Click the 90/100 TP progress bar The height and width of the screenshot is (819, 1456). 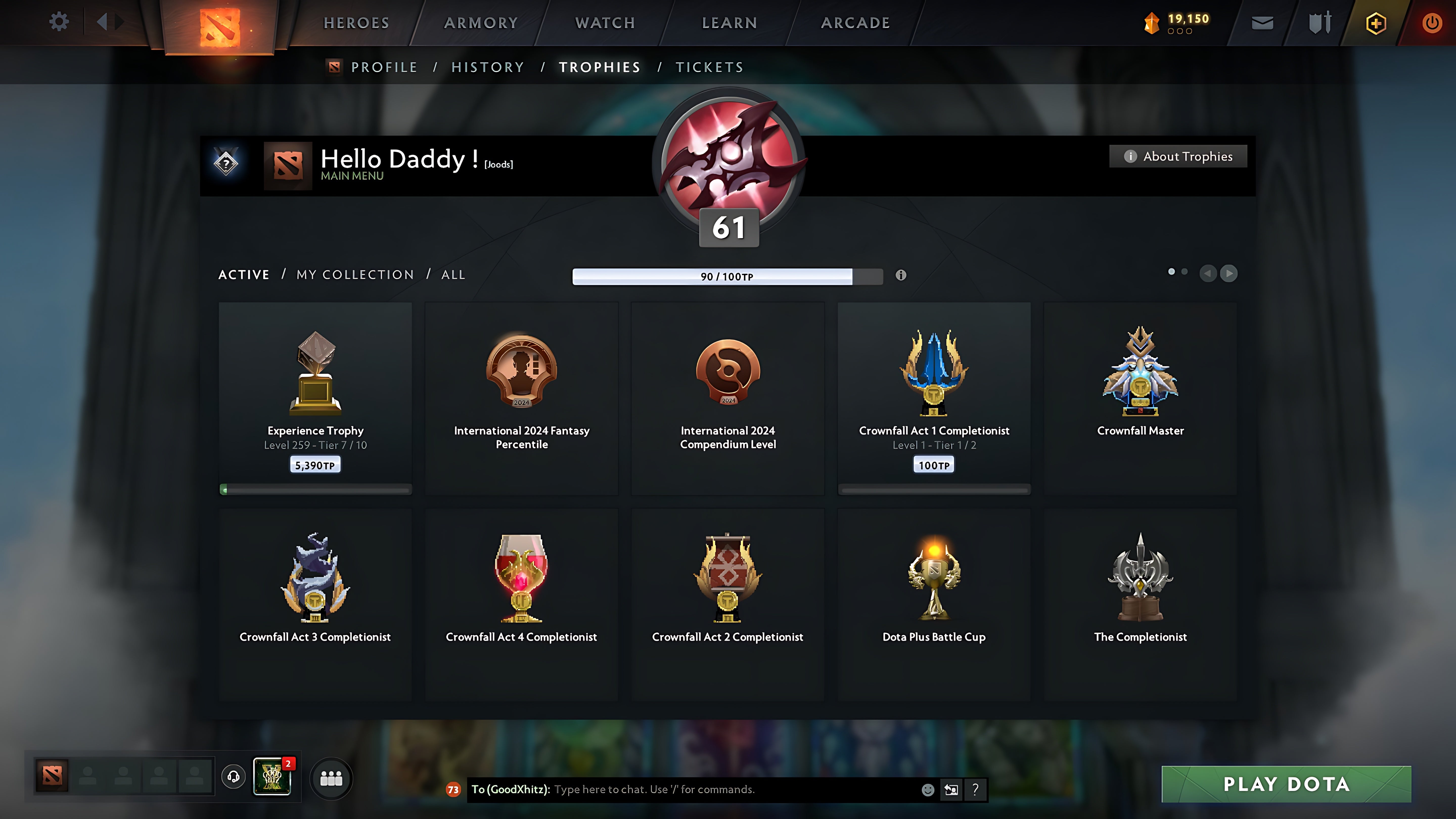coord(727,276)
